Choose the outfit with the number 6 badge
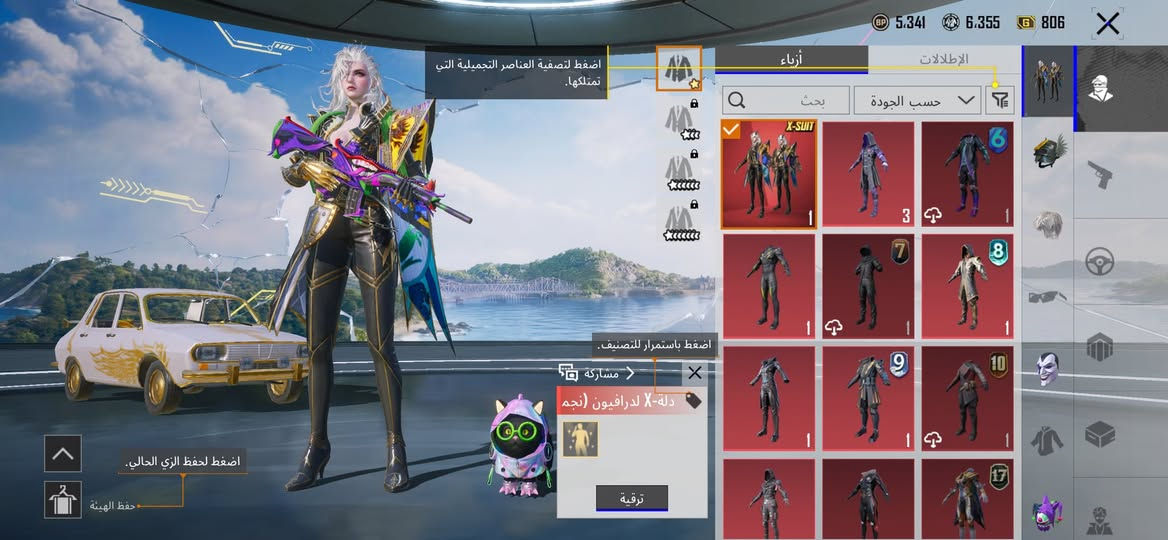 (967, 175)
